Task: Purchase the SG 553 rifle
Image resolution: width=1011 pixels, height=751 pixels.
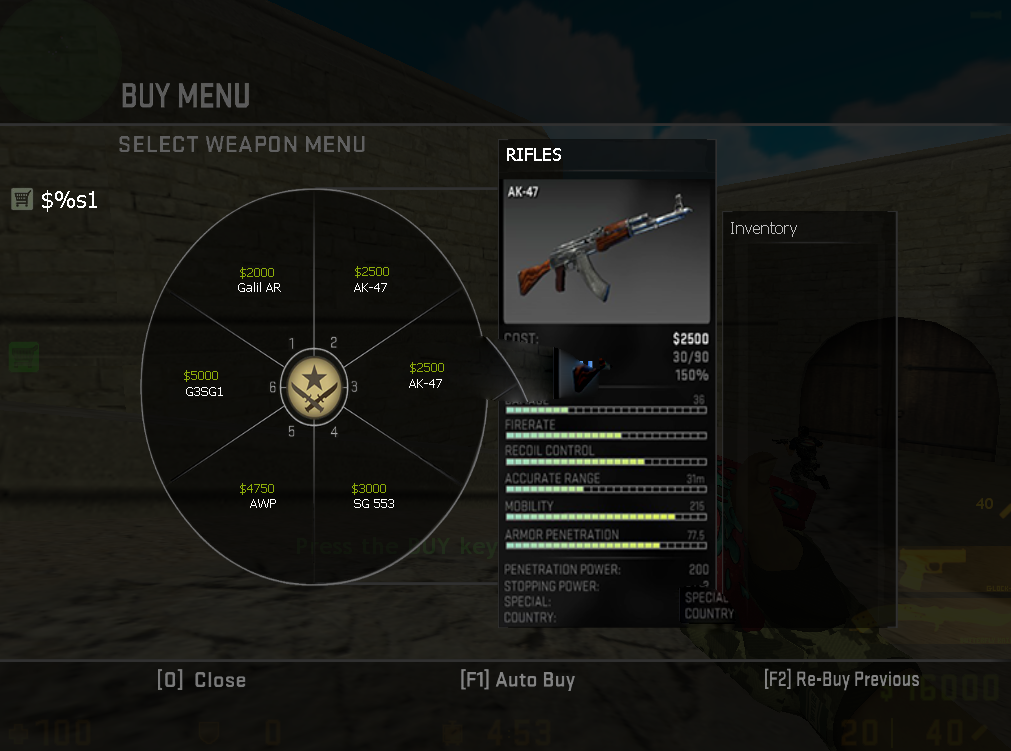Action: 372,496
